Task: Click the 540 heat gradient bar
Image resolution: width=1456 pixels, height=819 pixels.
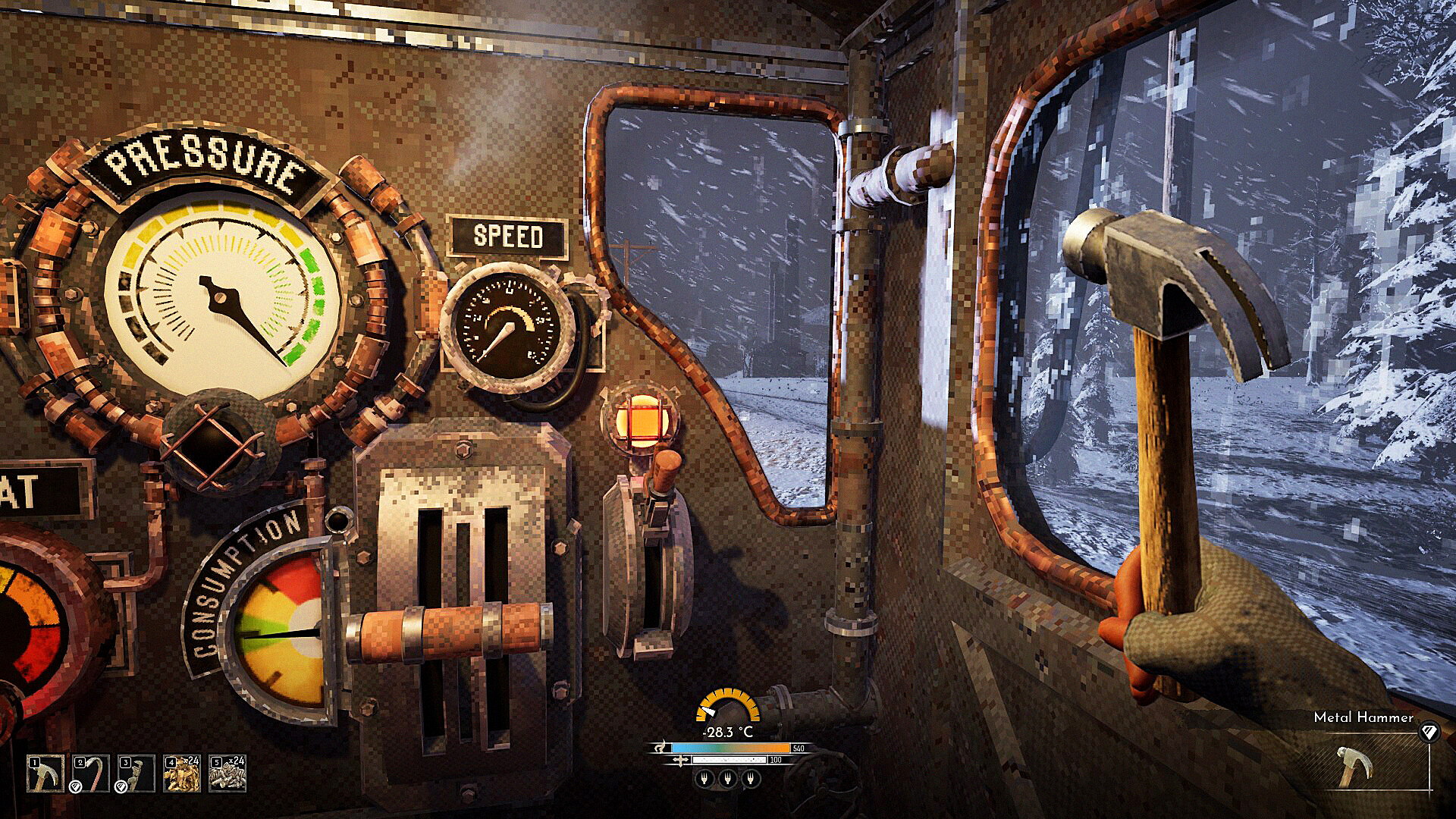Action: [730, 747]
